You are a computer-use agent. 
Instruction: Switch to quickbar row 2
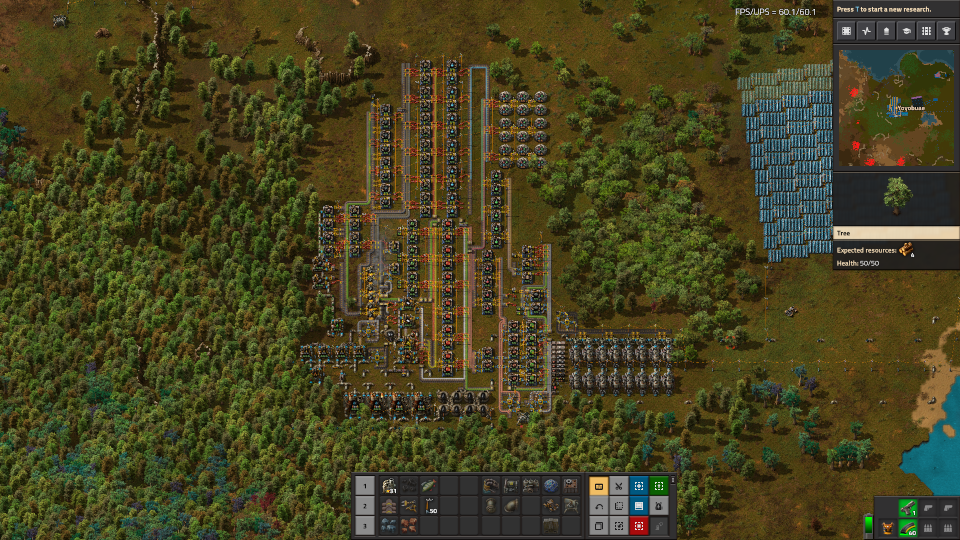[365, 506]
